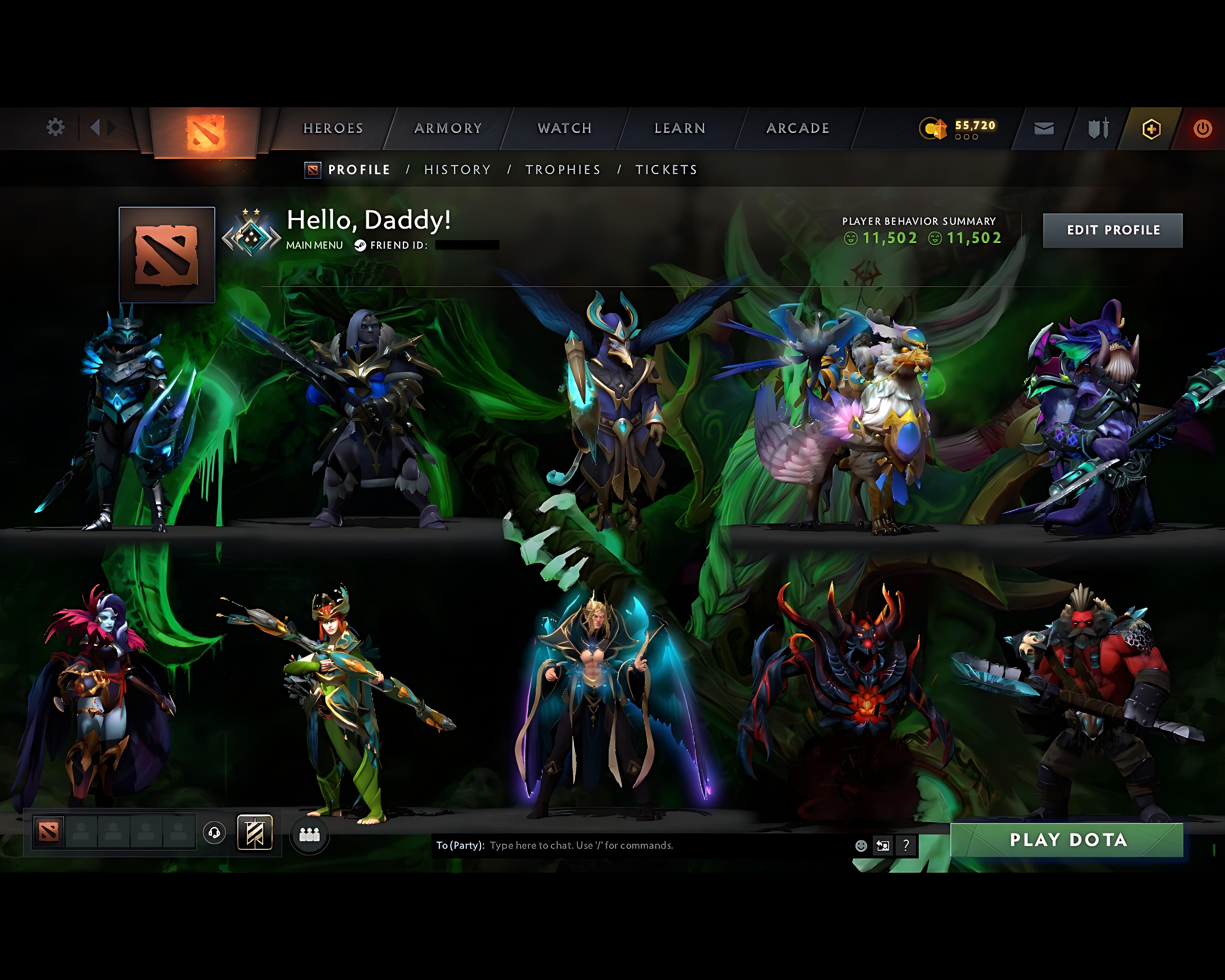Open the Dota Plus gold badge
1225x980 pixels.
1151,129
